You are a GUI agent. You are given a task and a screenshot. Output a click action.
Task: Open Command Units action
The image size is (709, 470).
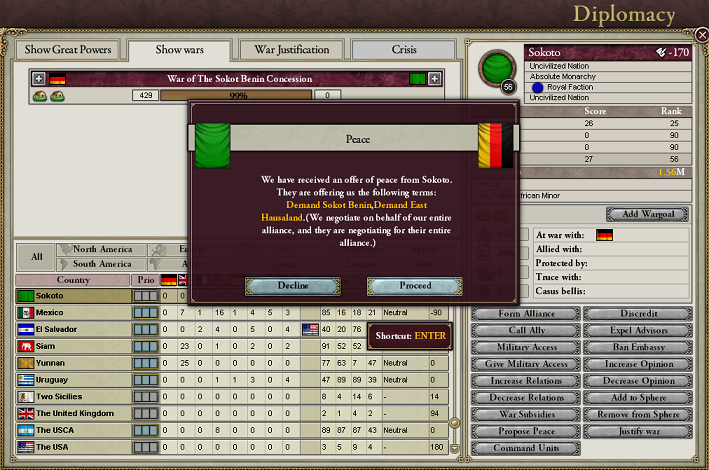point(525,447)
